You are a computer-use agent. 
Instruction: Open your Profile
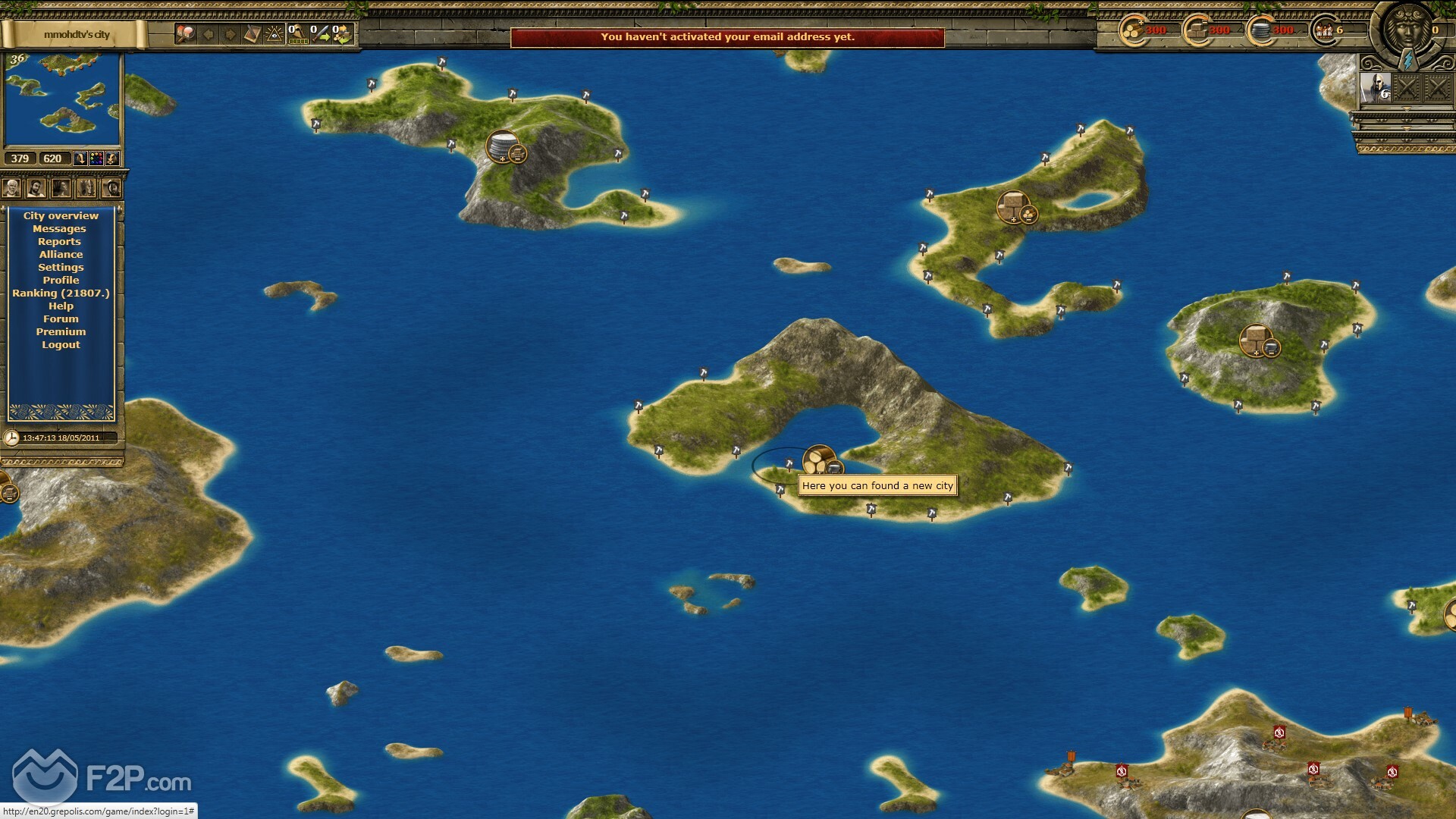[x=61, y=281]
